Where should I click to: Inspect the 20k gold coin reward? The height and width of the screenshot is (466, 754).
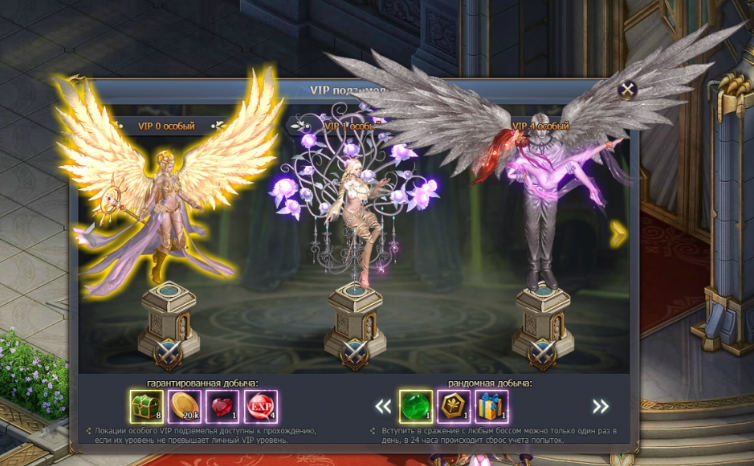[x=185, y=406]
